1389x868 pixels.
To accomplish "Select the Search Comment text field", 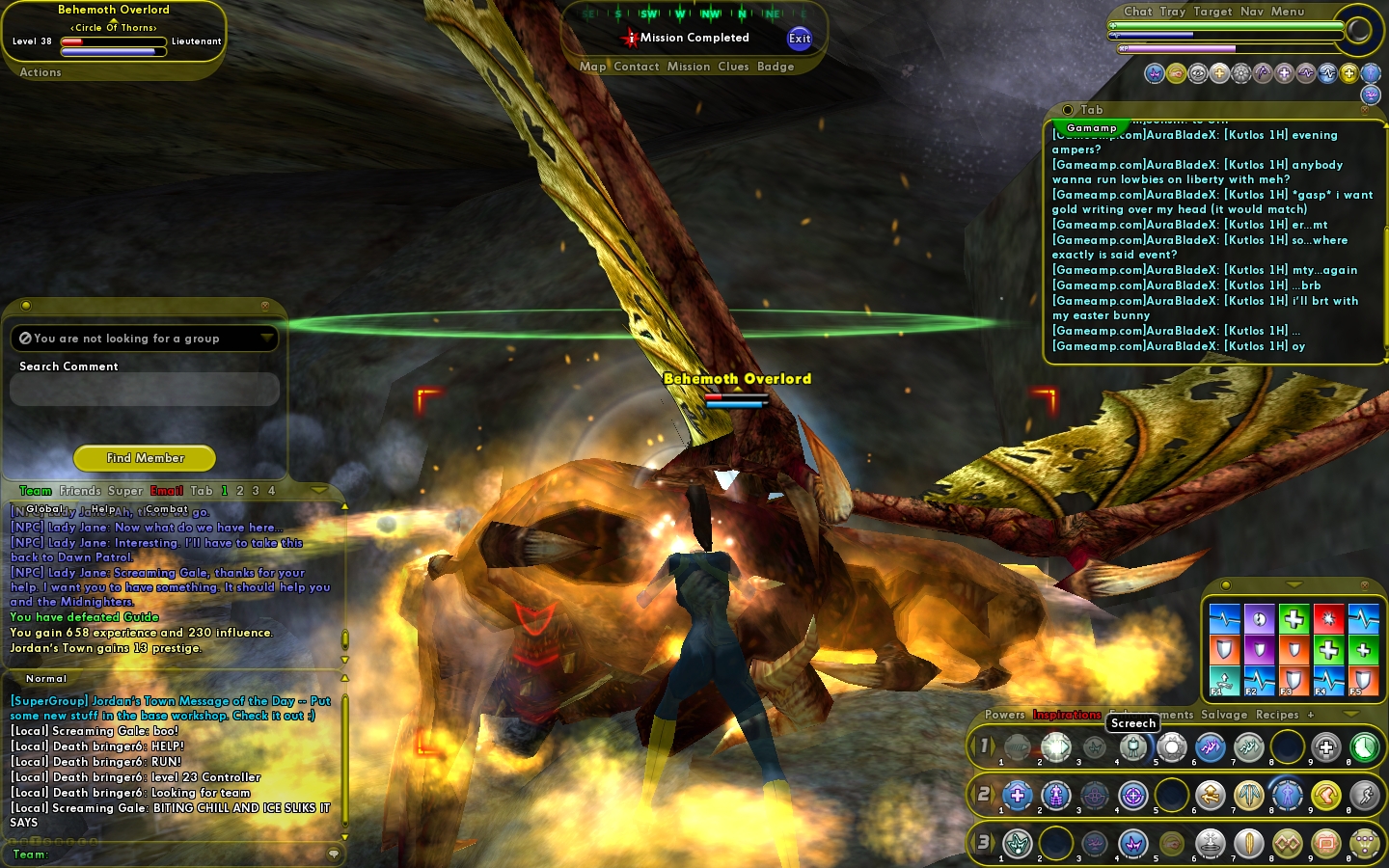I will (145, 390).
